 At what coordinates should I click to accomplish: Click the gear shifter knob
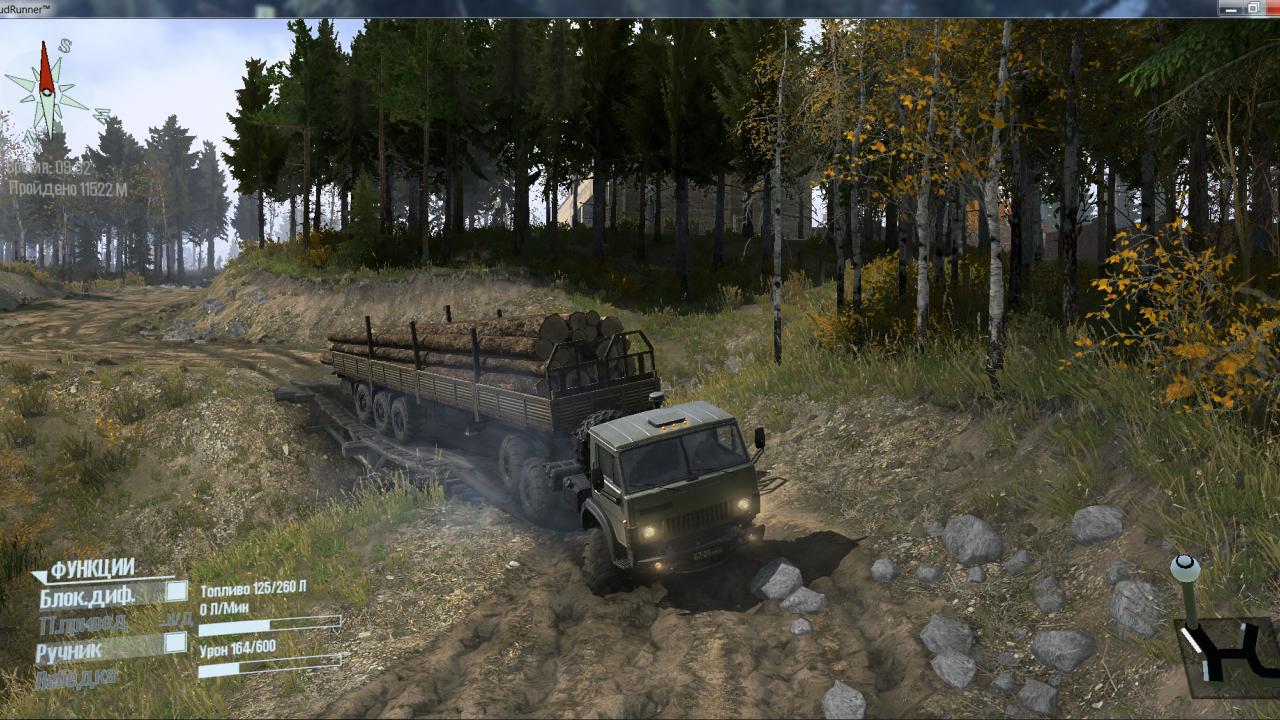pyautogui.click(x=1185, y=568)
